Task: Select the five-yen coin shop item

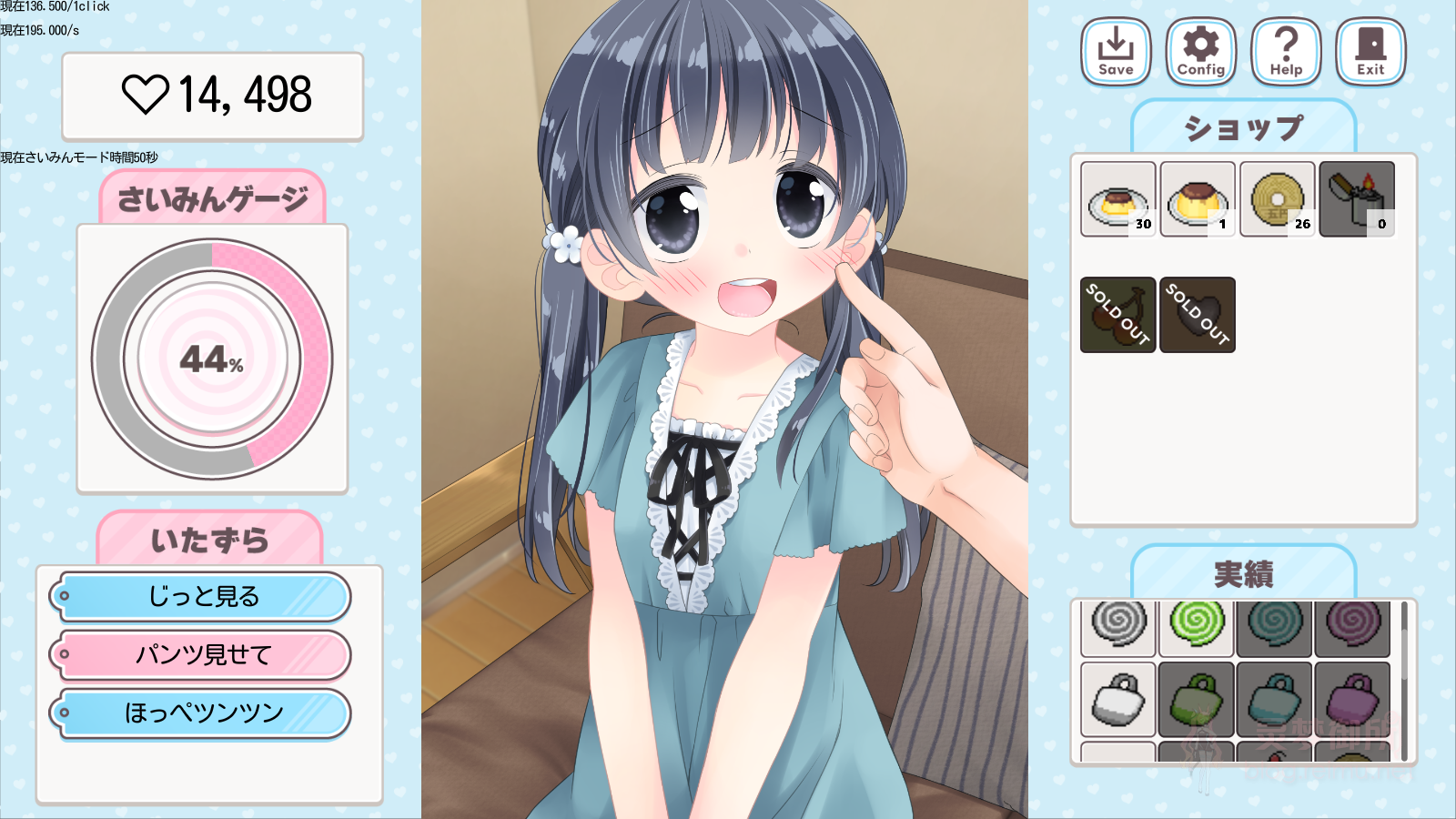Action: (1277, 198)
